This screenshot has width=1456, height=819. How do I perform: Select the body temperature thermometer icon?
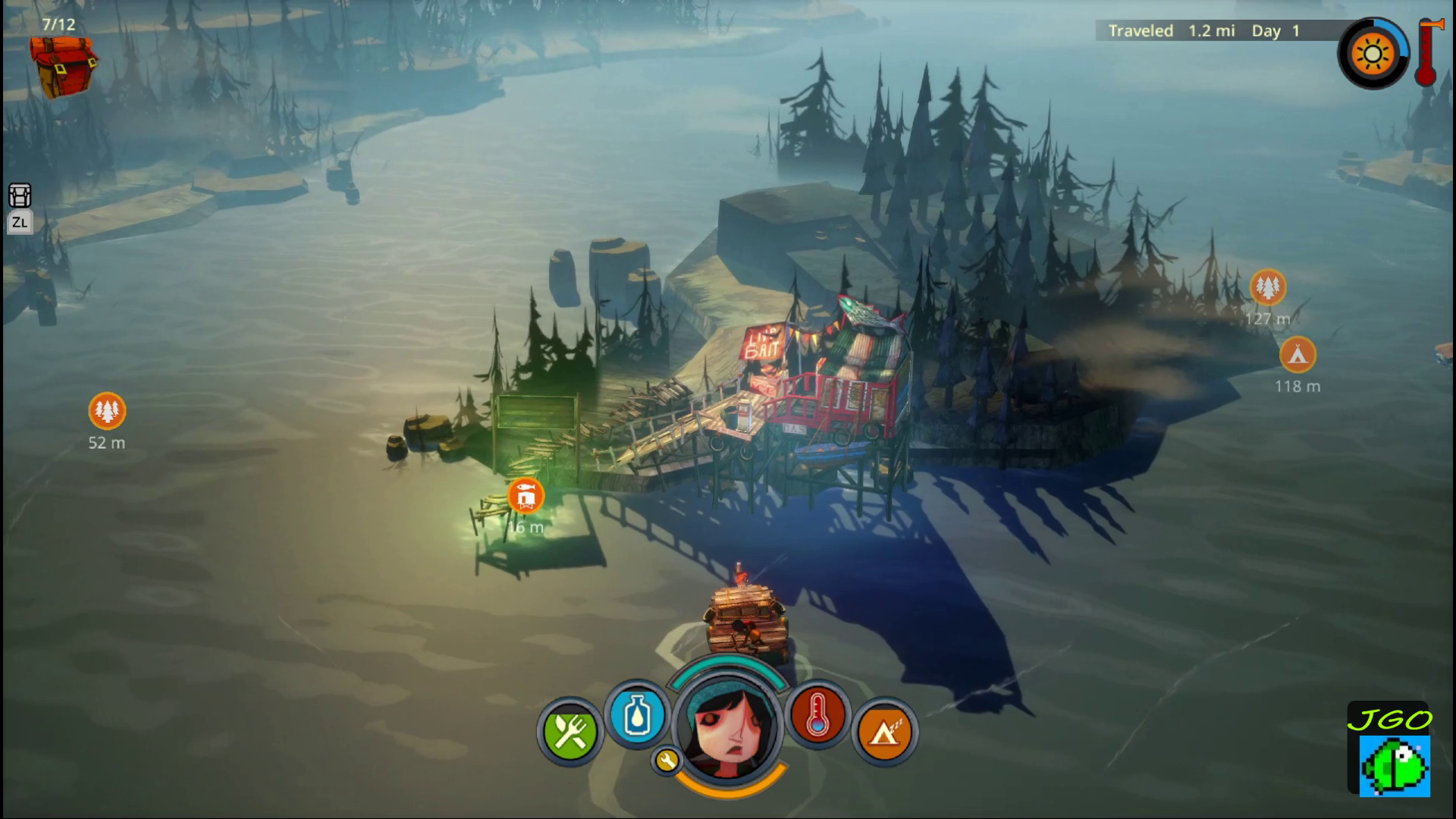coord(817,715)
